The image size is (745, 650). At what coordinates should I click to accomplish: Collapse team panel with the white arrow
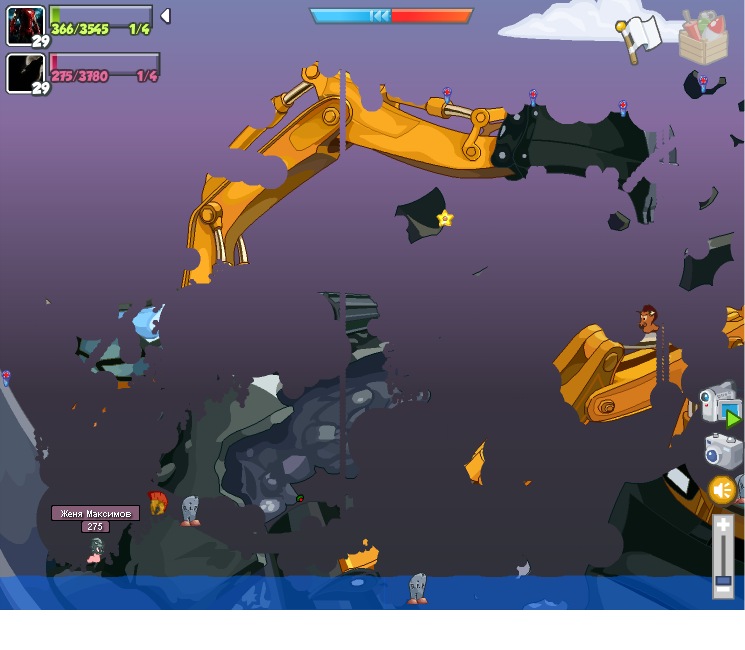point(166,16)
